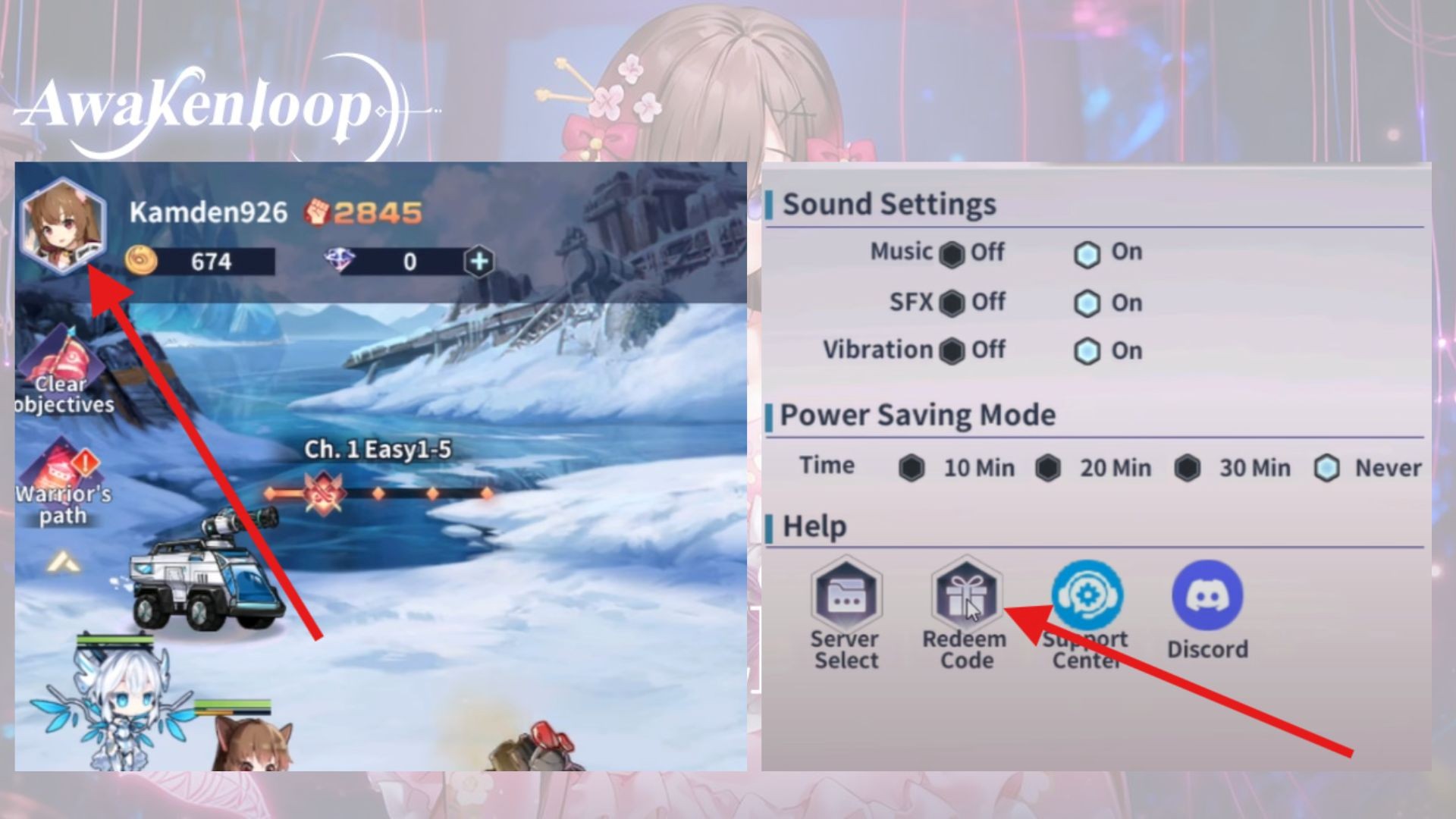Choose 30 Min power saving time
The height and width of the screenshot is (819, 1456).
point(1188,468)
